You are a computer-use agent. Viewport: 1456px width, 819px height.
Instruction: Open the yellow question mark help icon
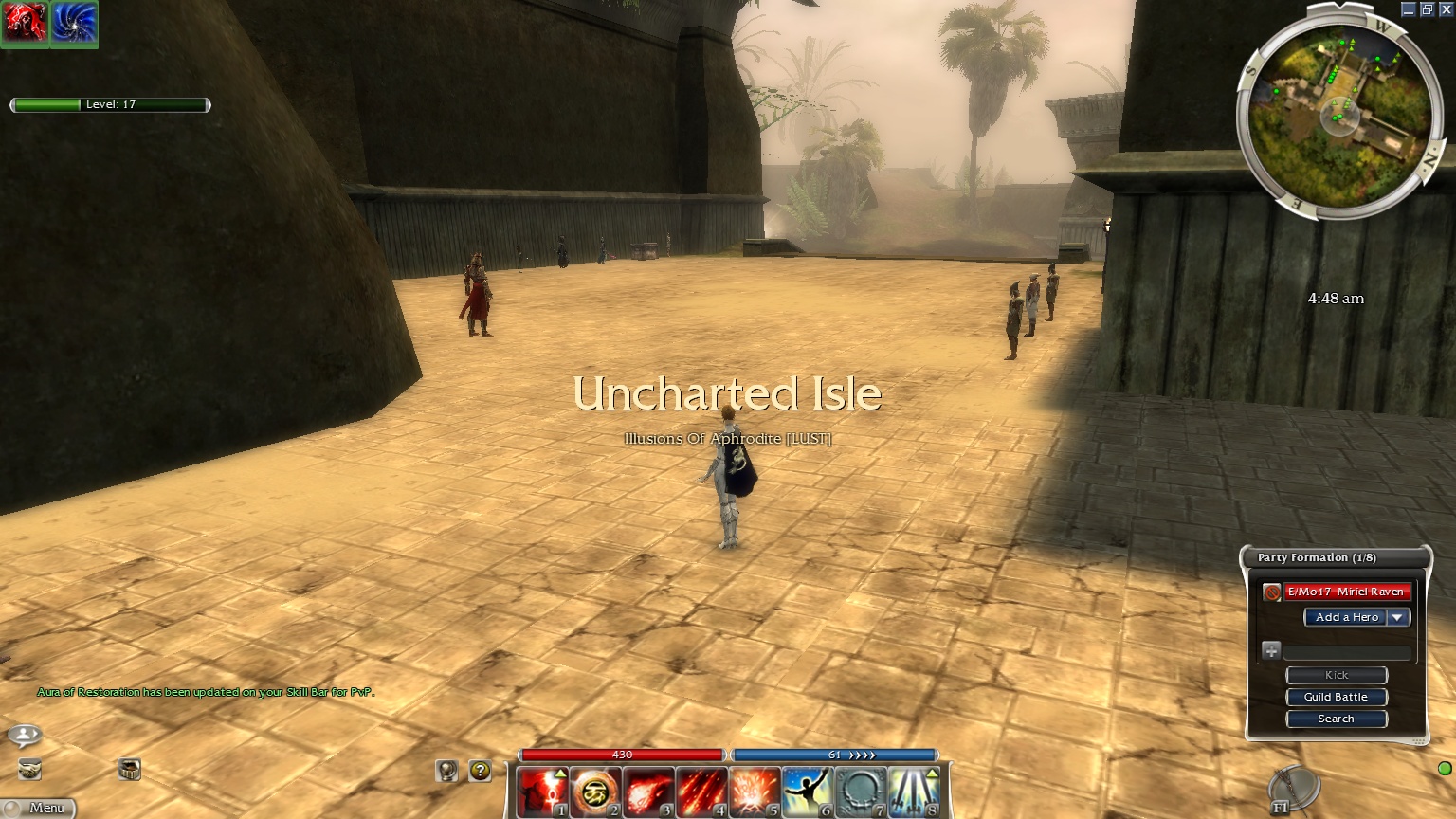click(481, 771)
